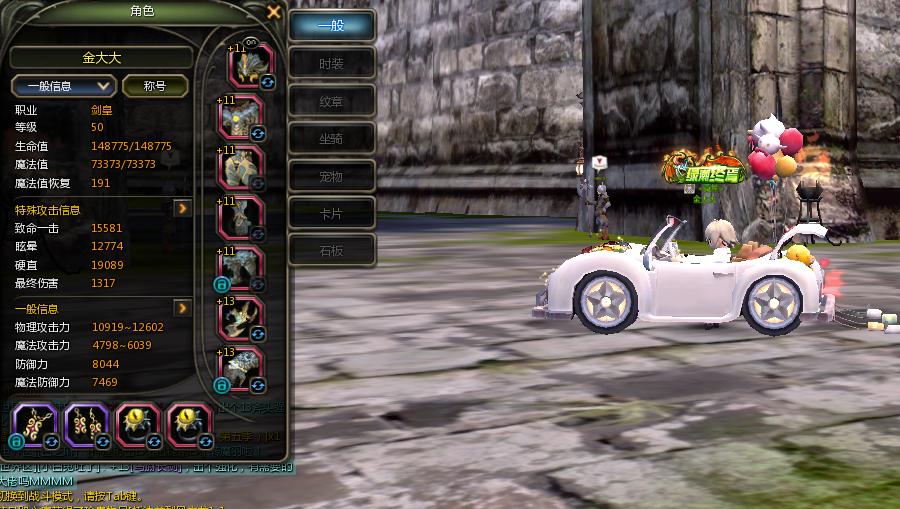This screenshot has height=509, width=900.
Task: Open the 卡片 card tab
Action: pos(331,213)
